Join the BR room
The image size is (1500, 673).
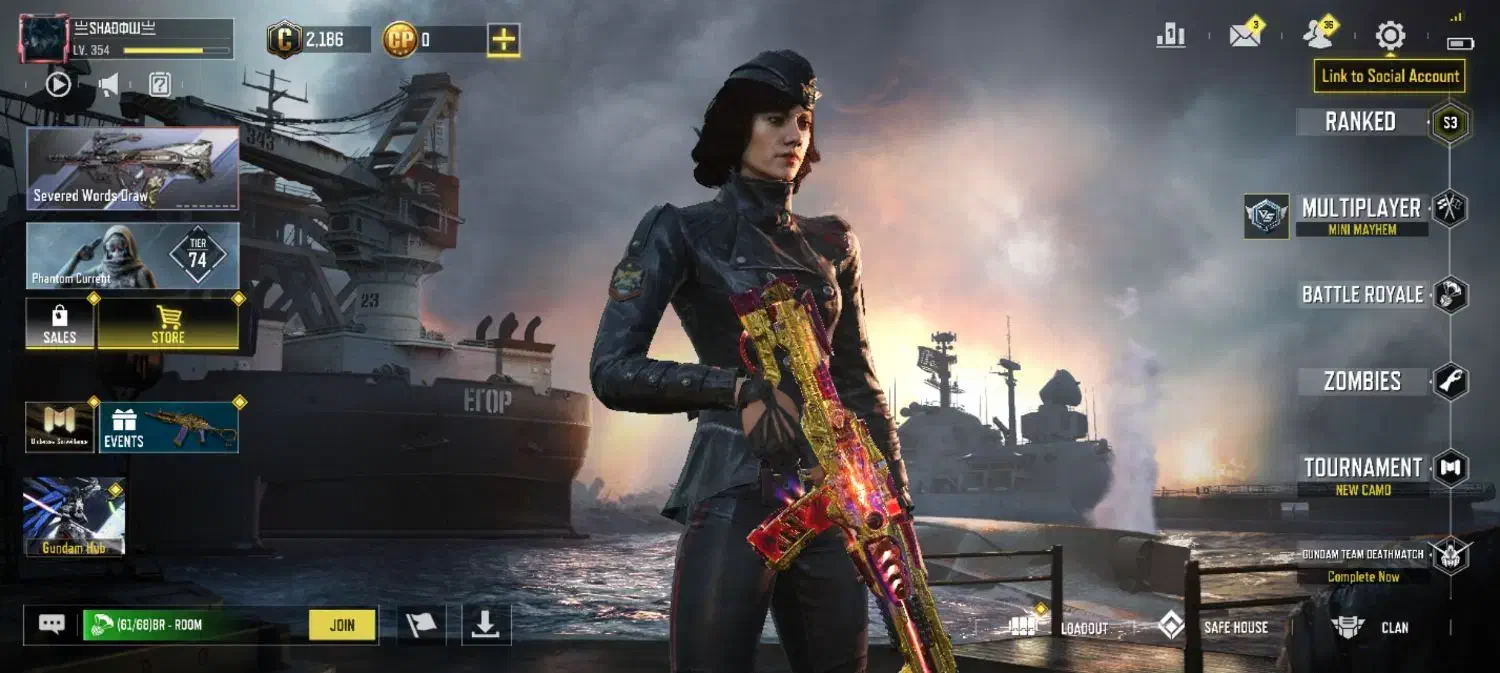point(342,625)
